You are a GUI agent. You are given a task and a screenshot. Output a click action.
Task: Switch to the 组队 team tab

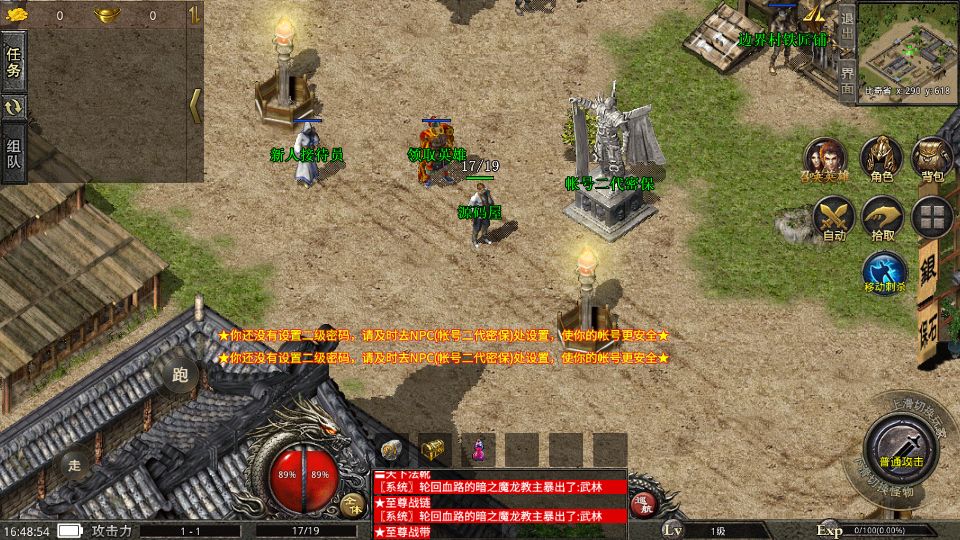(14, 153)
